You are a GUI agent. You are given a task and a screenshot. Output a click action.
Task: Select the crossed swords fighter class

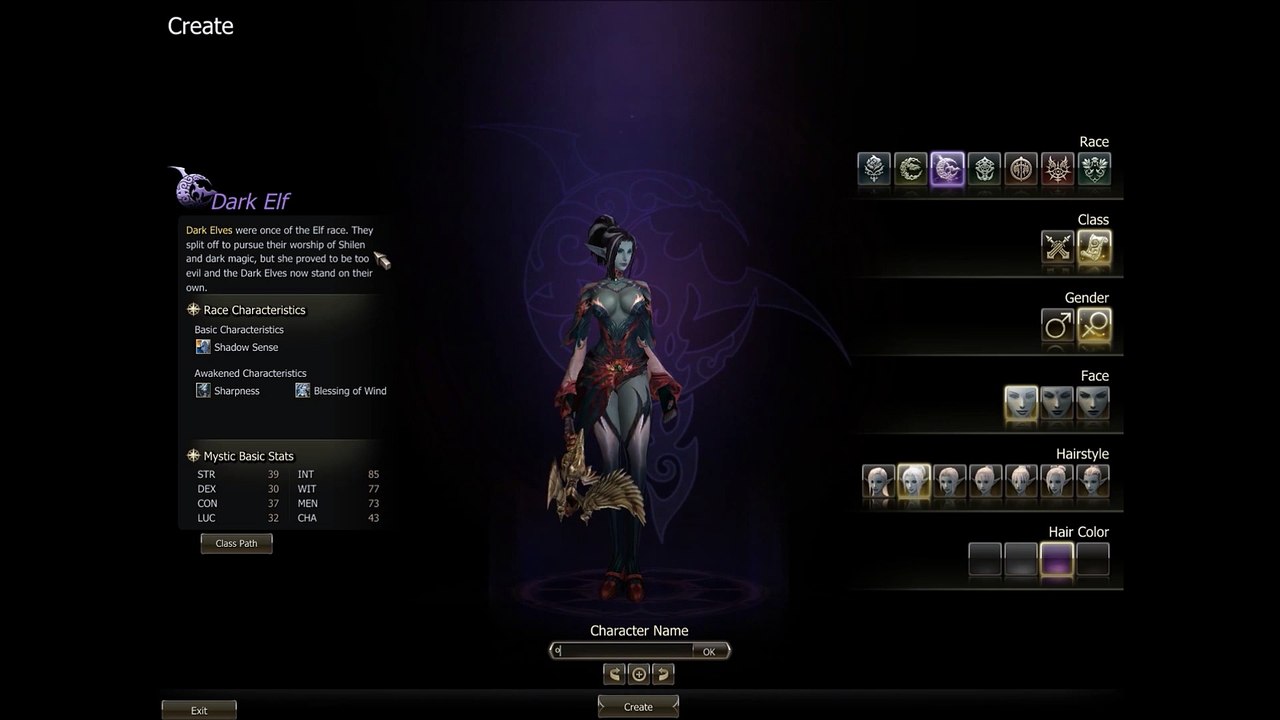point(1057,246)
